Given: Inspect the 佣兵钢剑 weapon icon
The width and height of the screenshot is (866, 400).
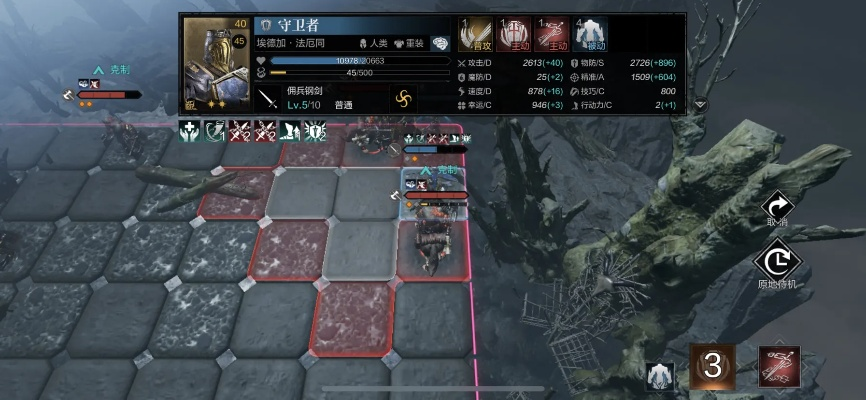Looking at the screenshot, I should pyautogui.click(x=268, y=98).
